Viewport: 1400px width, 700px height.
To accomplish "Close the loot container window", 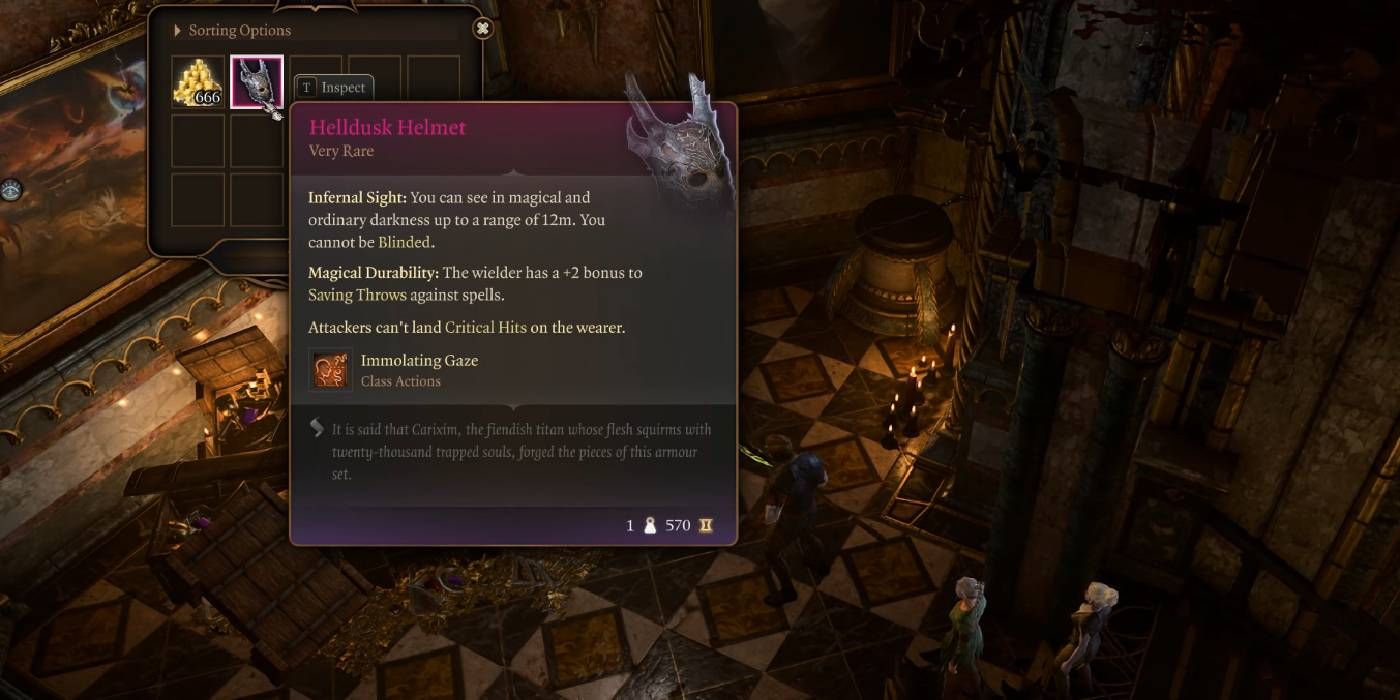I will pyautogui.click(x=483, y=28).
